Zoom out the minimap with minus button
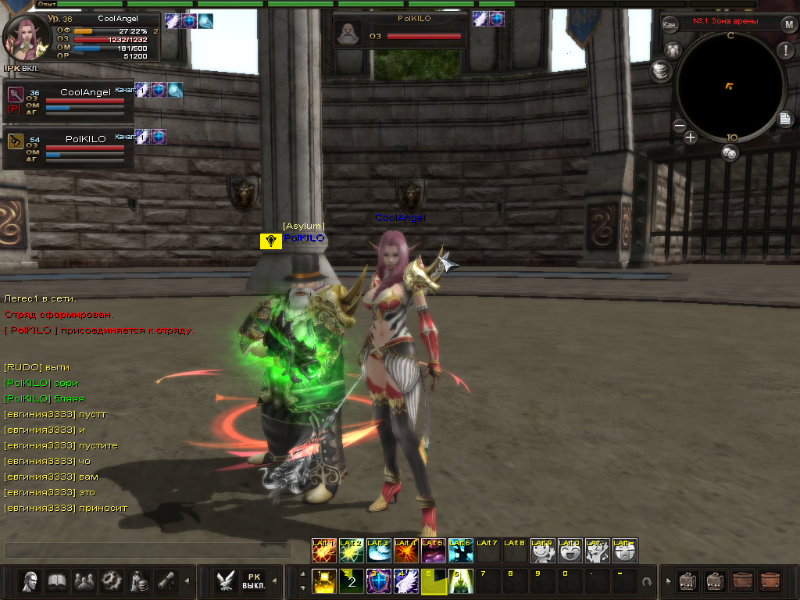The width and height of the screenshot is (800, 600). 679,126
